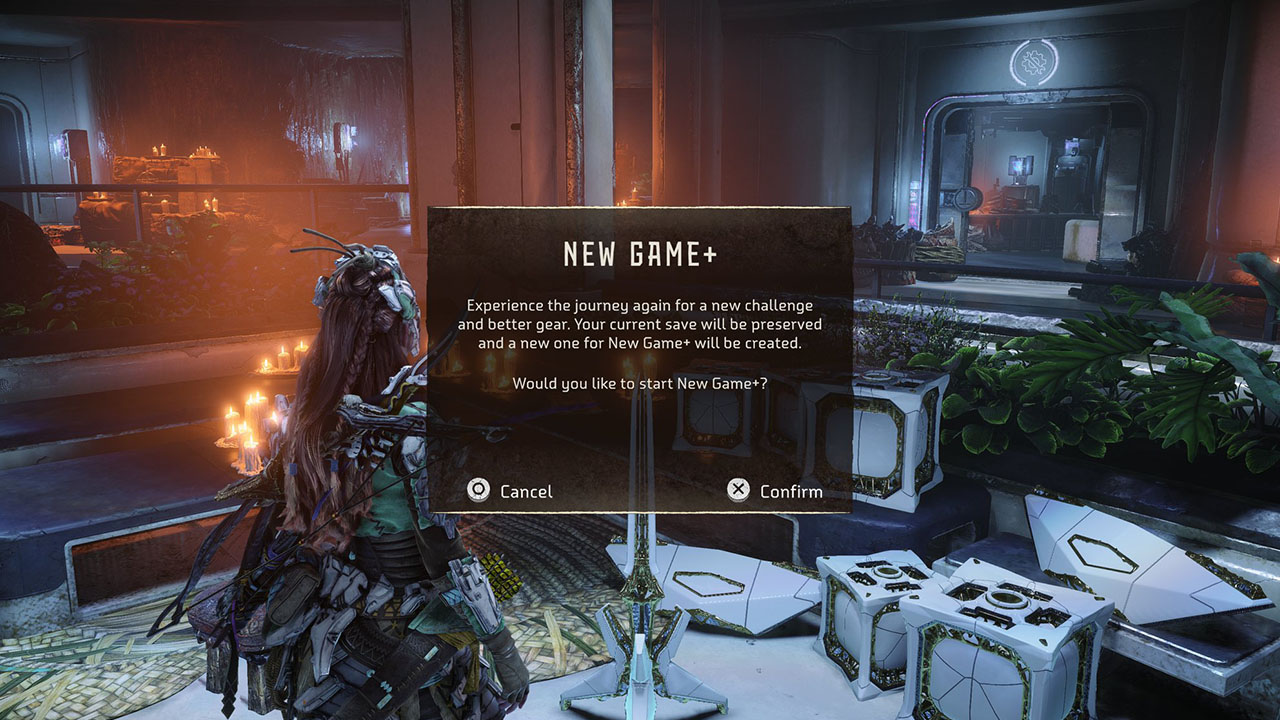
Task: Cancel the New Game+ prompt
Action: (510, 491)
